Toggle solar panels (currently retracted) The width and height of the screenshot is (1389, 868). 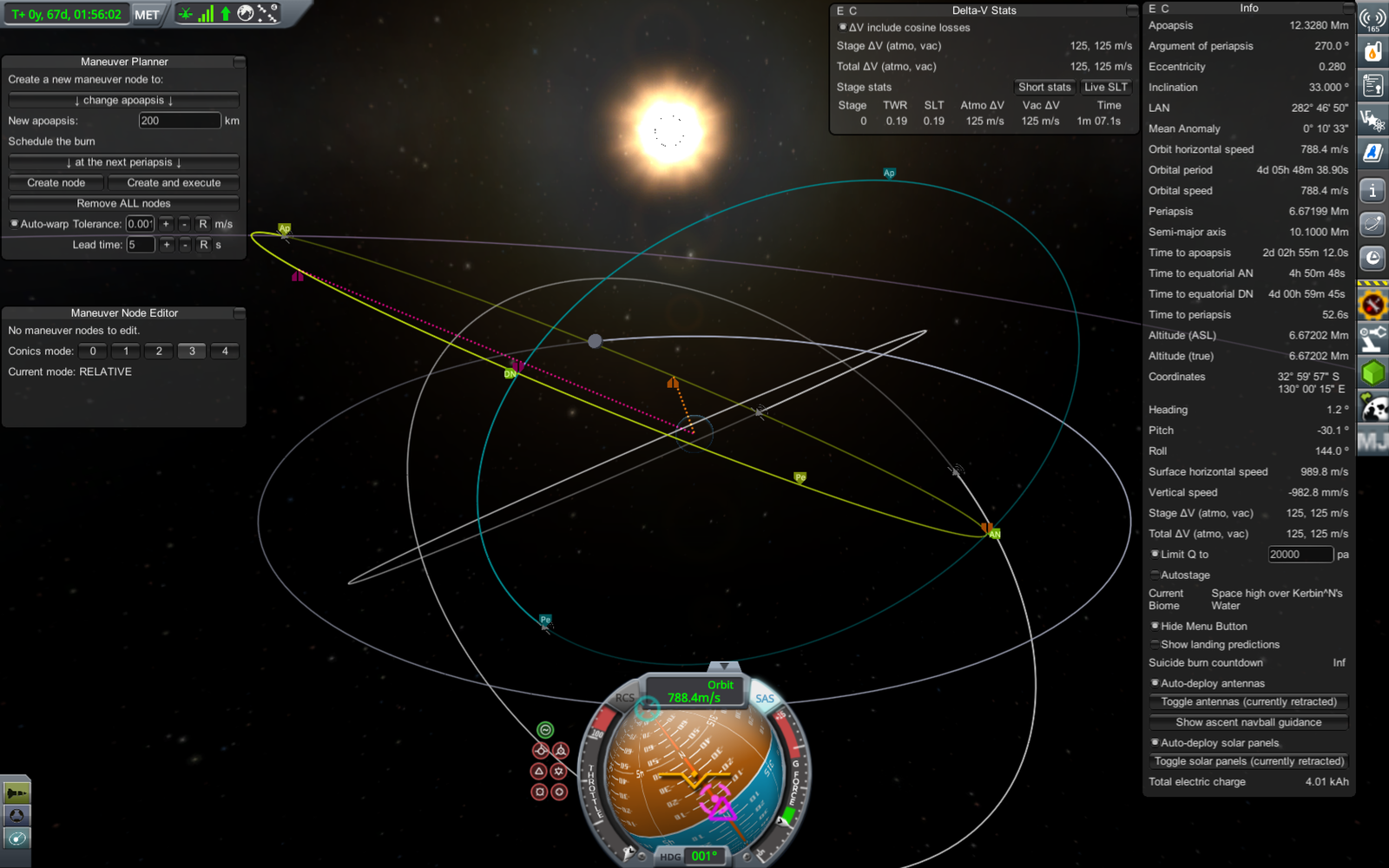(1248, 761)
